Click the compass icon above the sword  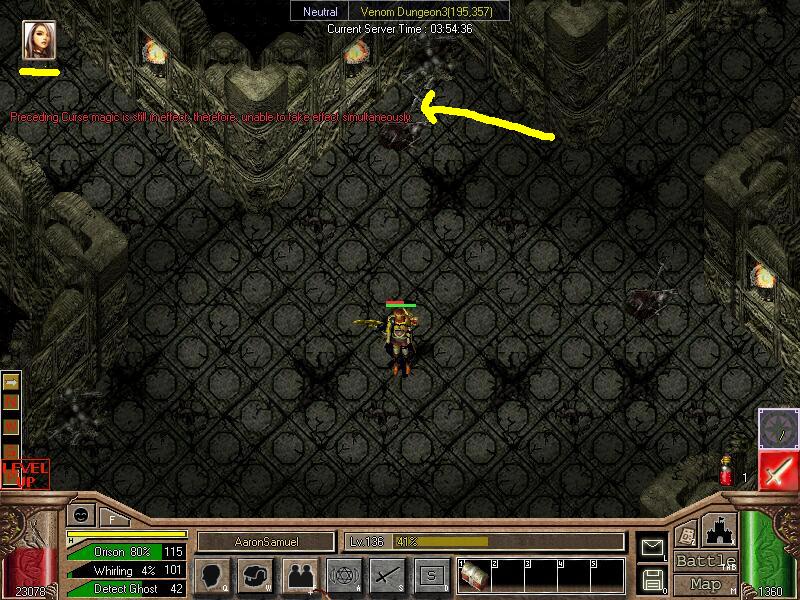778,428
